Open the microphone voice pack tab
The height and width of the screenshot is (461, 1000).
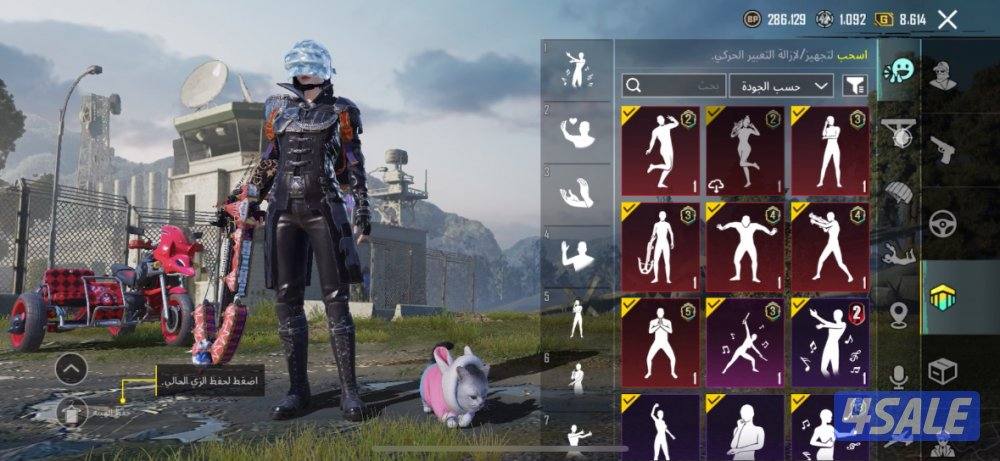[900, 377]
